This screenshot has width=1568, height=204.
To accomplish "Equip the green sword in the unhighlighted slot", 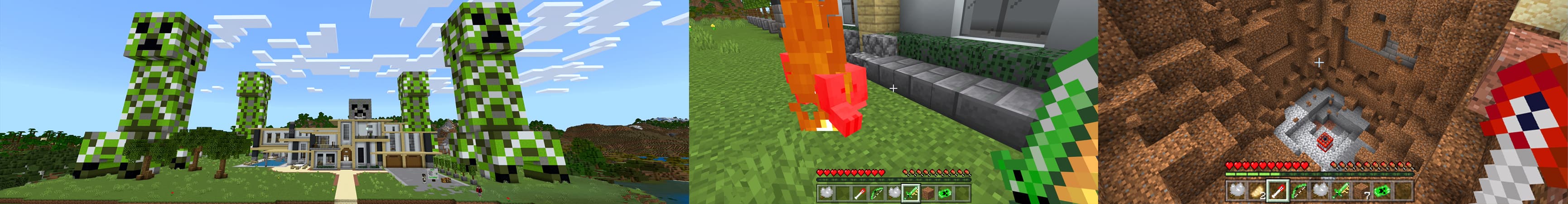I will 1341,190.
